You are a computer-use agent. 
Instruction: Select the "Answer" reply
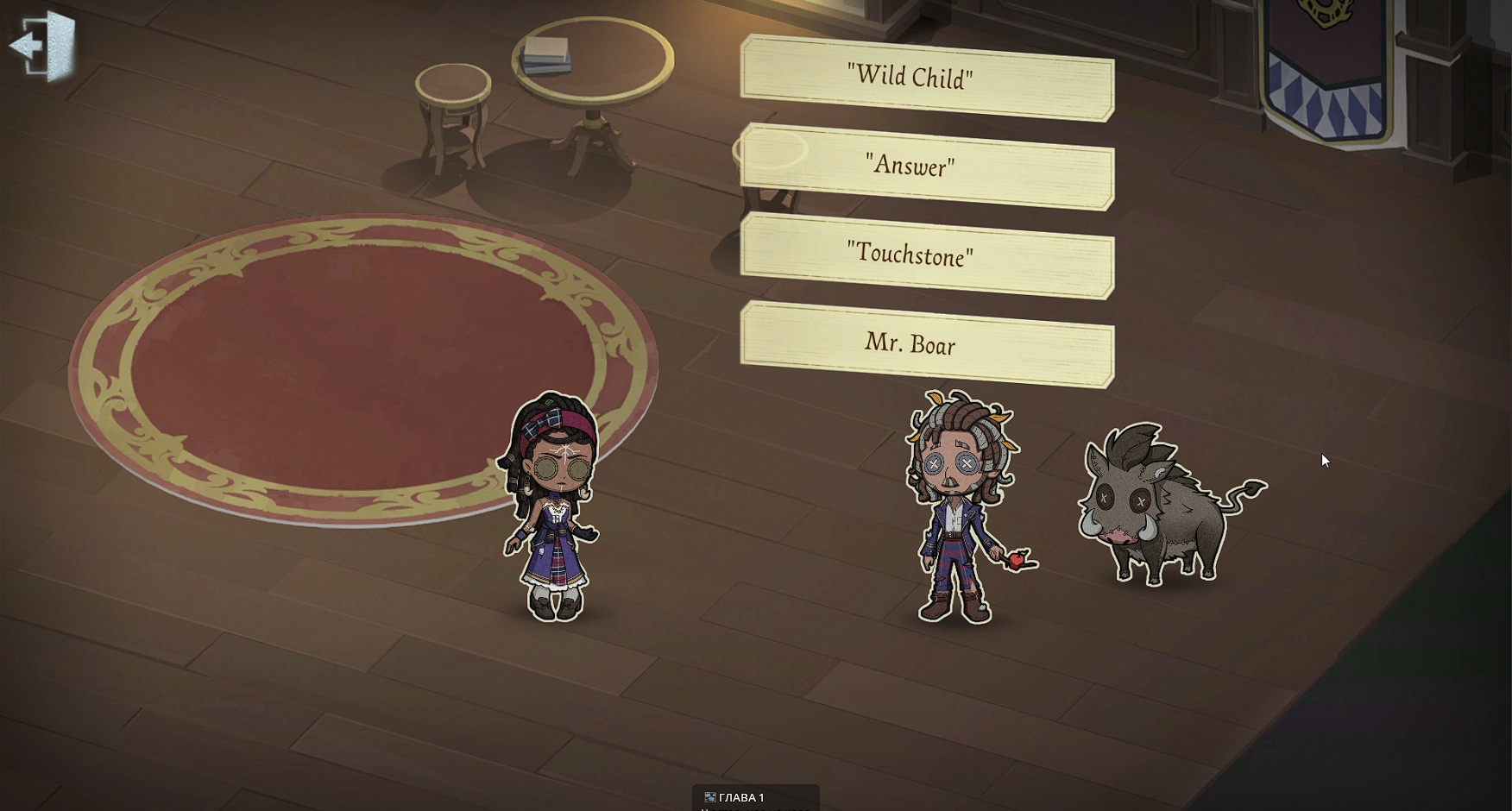926,167
